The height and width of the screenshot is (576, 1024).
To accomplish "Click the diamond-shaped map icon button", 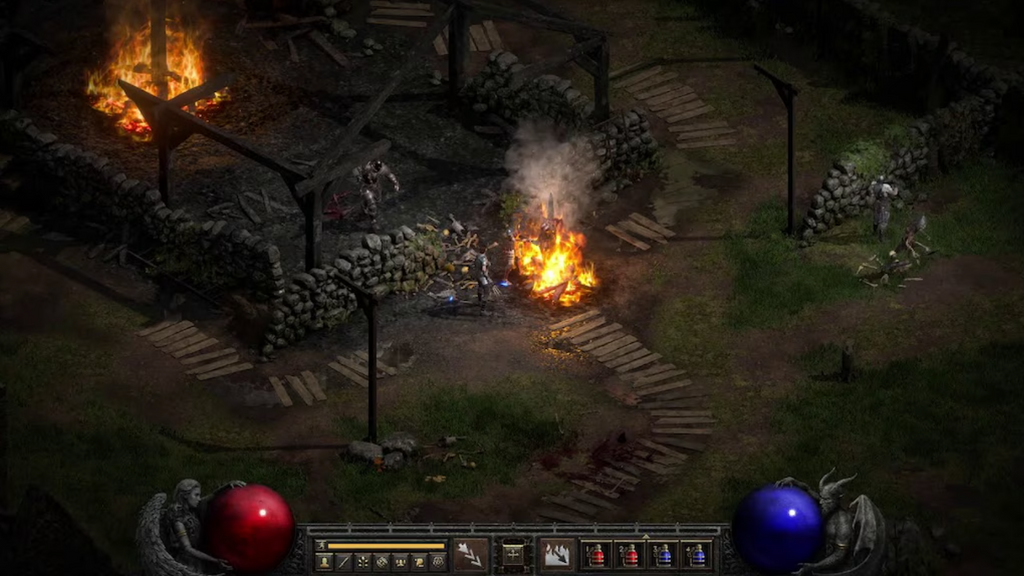I will [381, 562].
